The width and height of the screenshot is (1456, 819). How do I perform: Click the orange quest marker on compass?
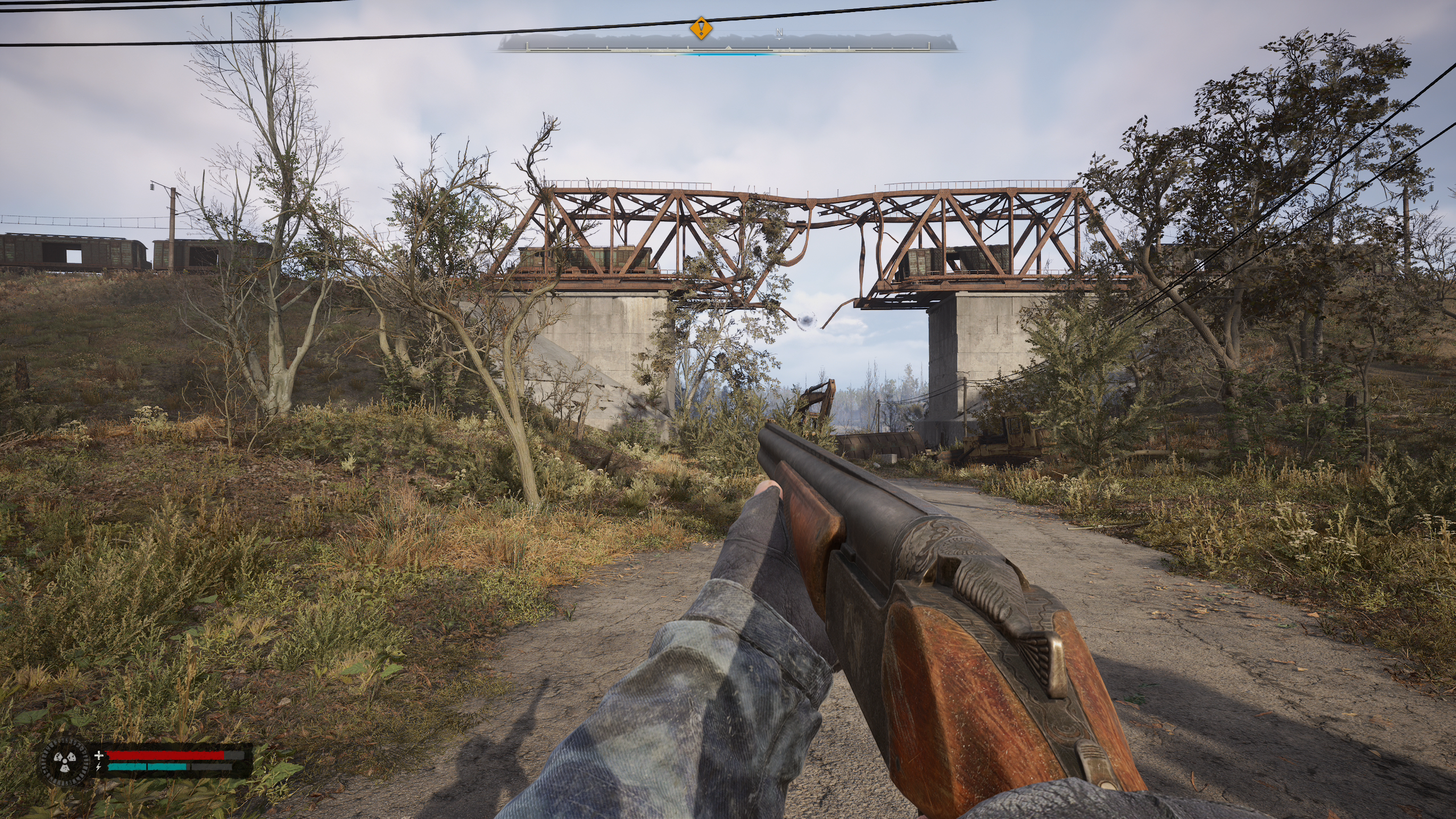pyautogui.click(x=701, y=28)
